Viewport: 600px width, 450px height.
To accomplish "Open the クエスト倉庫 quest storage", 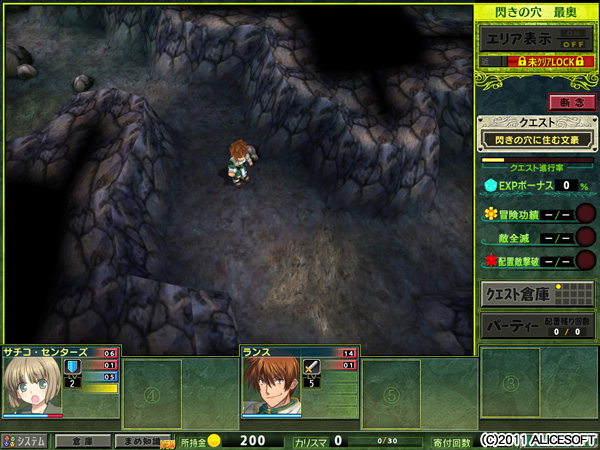I will [x=536, y=294].
